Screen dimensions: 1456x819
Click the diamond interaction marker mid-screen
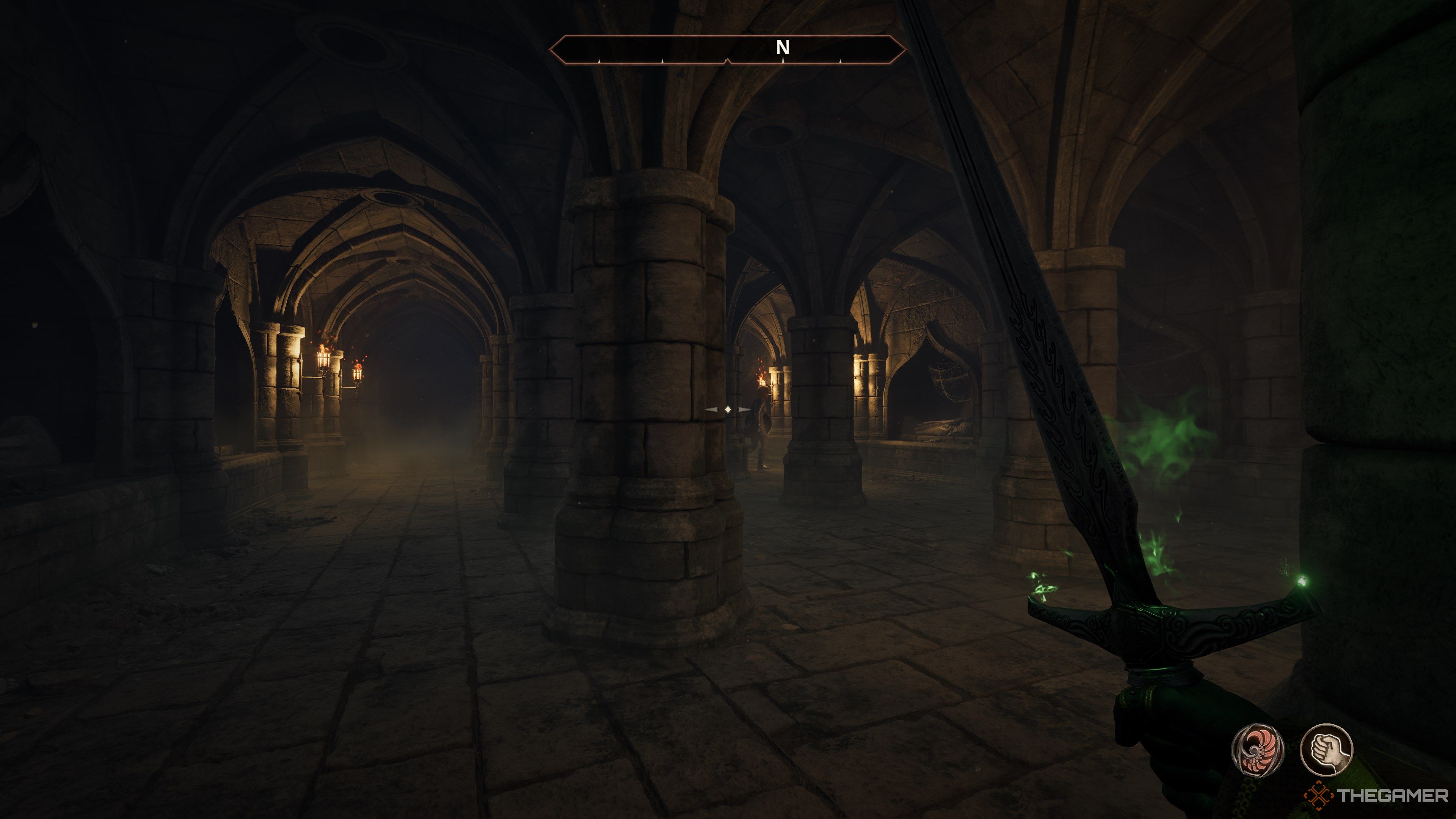point(728,410)
